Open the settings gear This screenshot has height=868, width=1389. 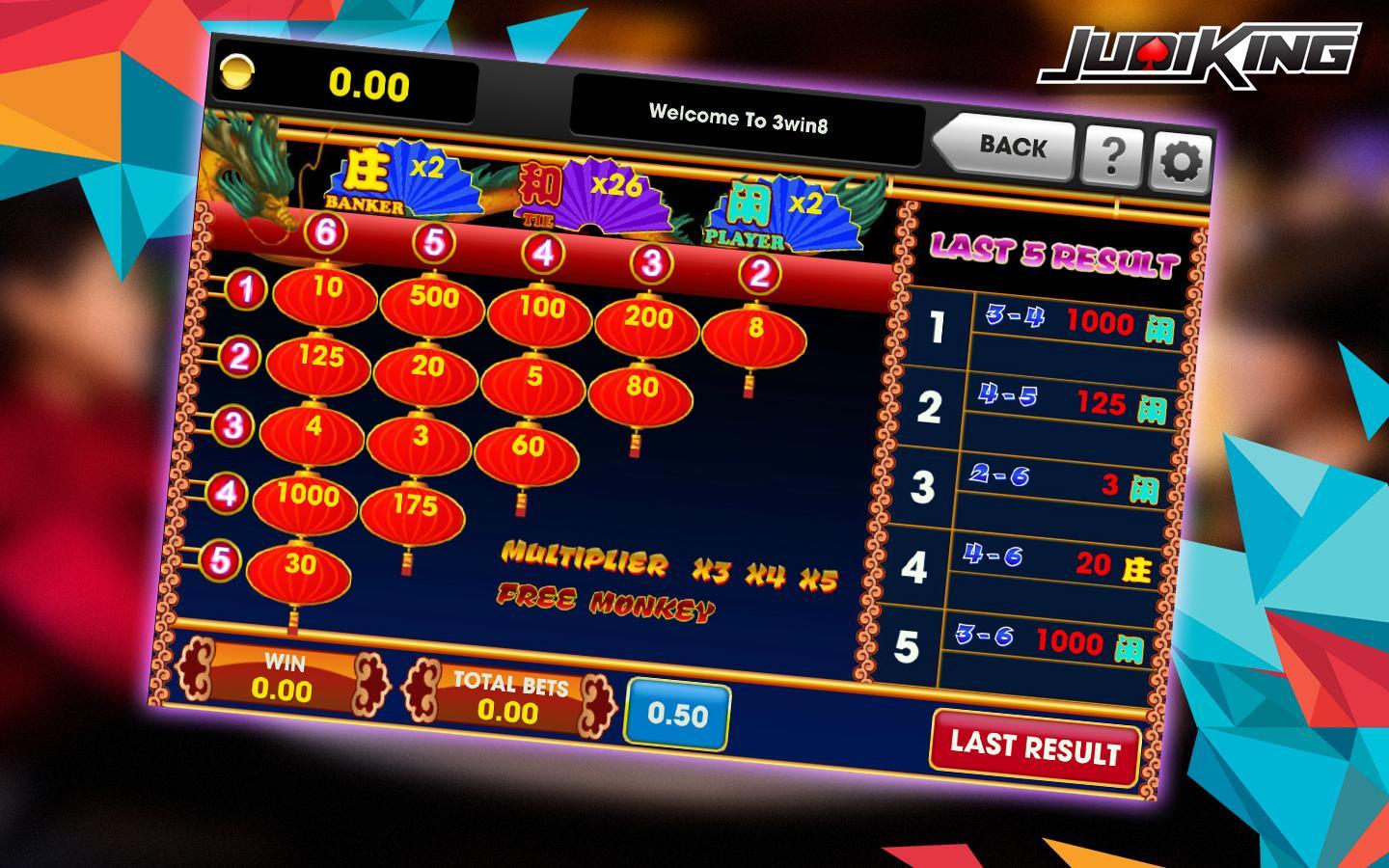pyautogui.click(x=1179, y=161)
